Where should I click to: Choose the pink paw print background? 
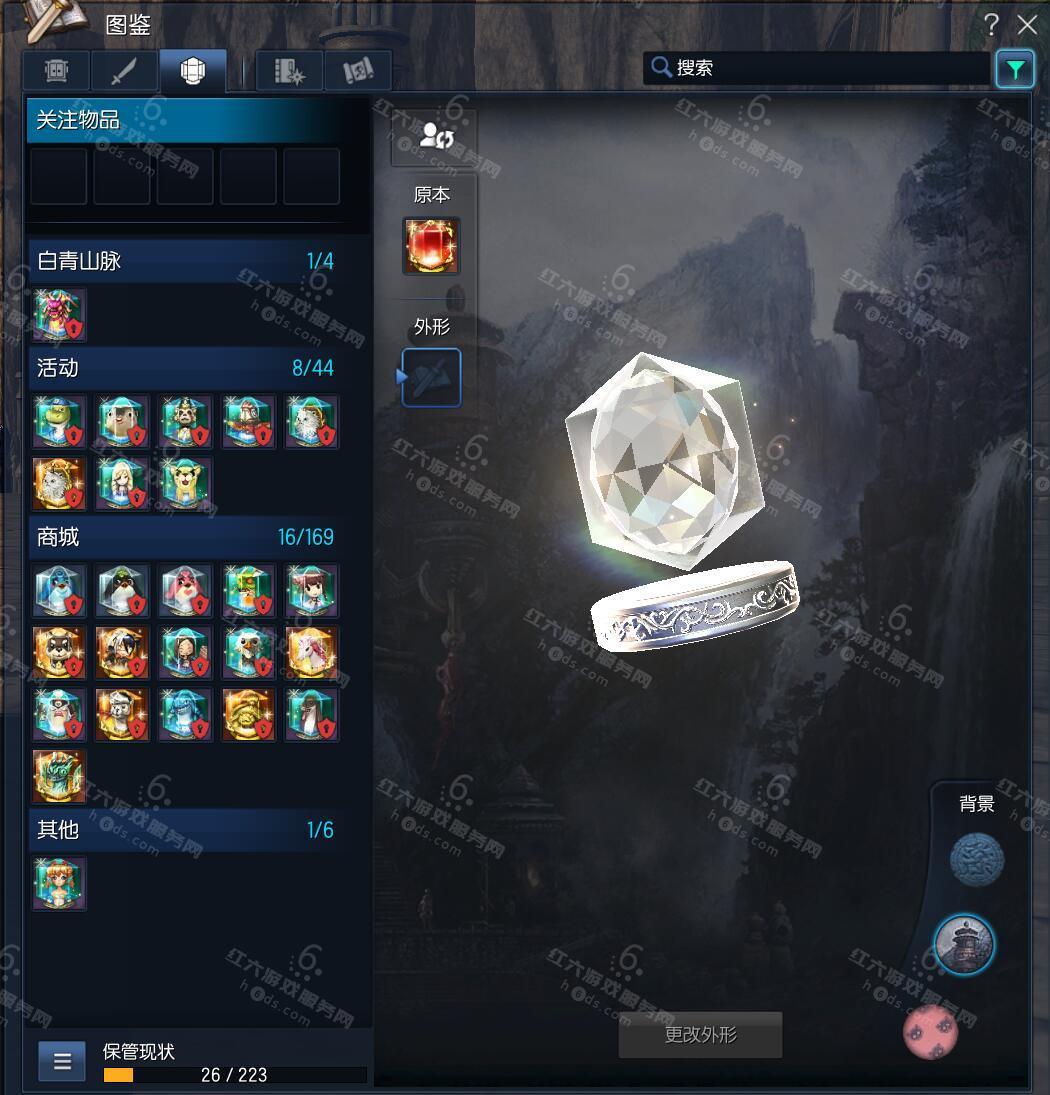tap(930, 1033)
